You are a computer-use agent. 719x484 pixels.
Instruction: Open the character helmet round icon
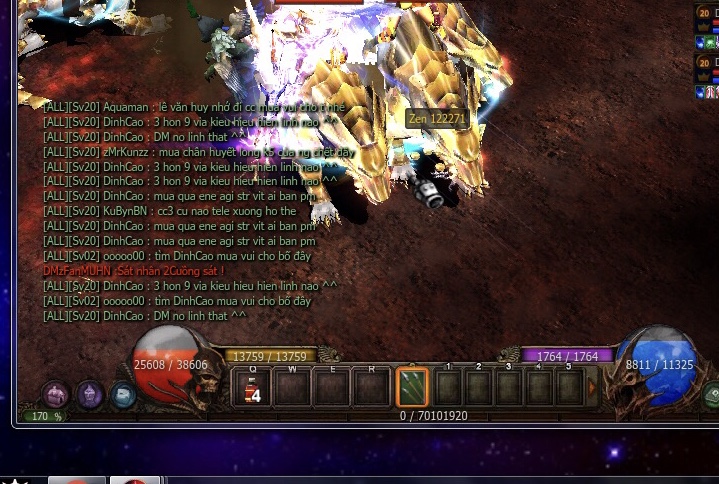[x=90, y=395]
